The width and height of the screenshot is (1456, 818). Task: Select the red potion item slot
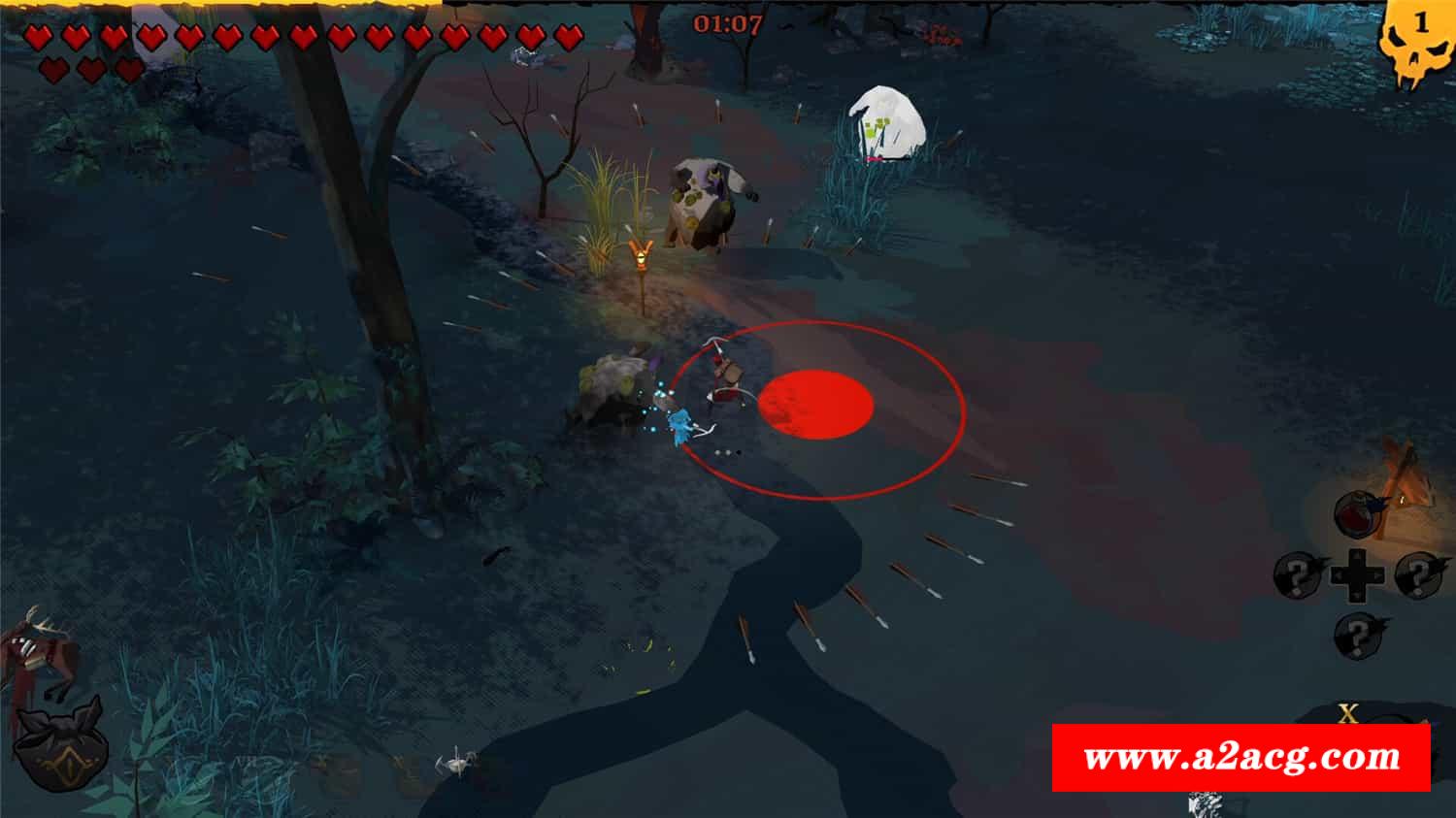click(x=1357, y=514)
